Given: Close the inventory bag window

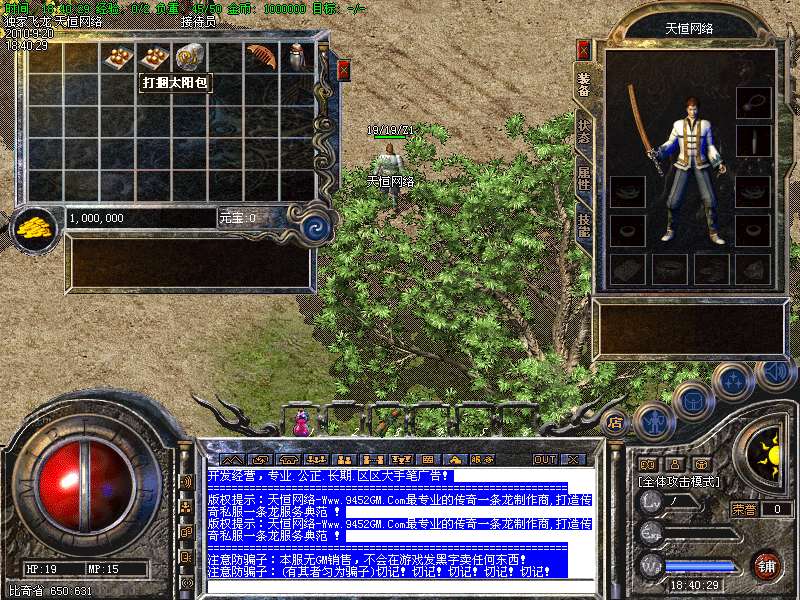Looking at the screenshot, I should coord(344,70).
